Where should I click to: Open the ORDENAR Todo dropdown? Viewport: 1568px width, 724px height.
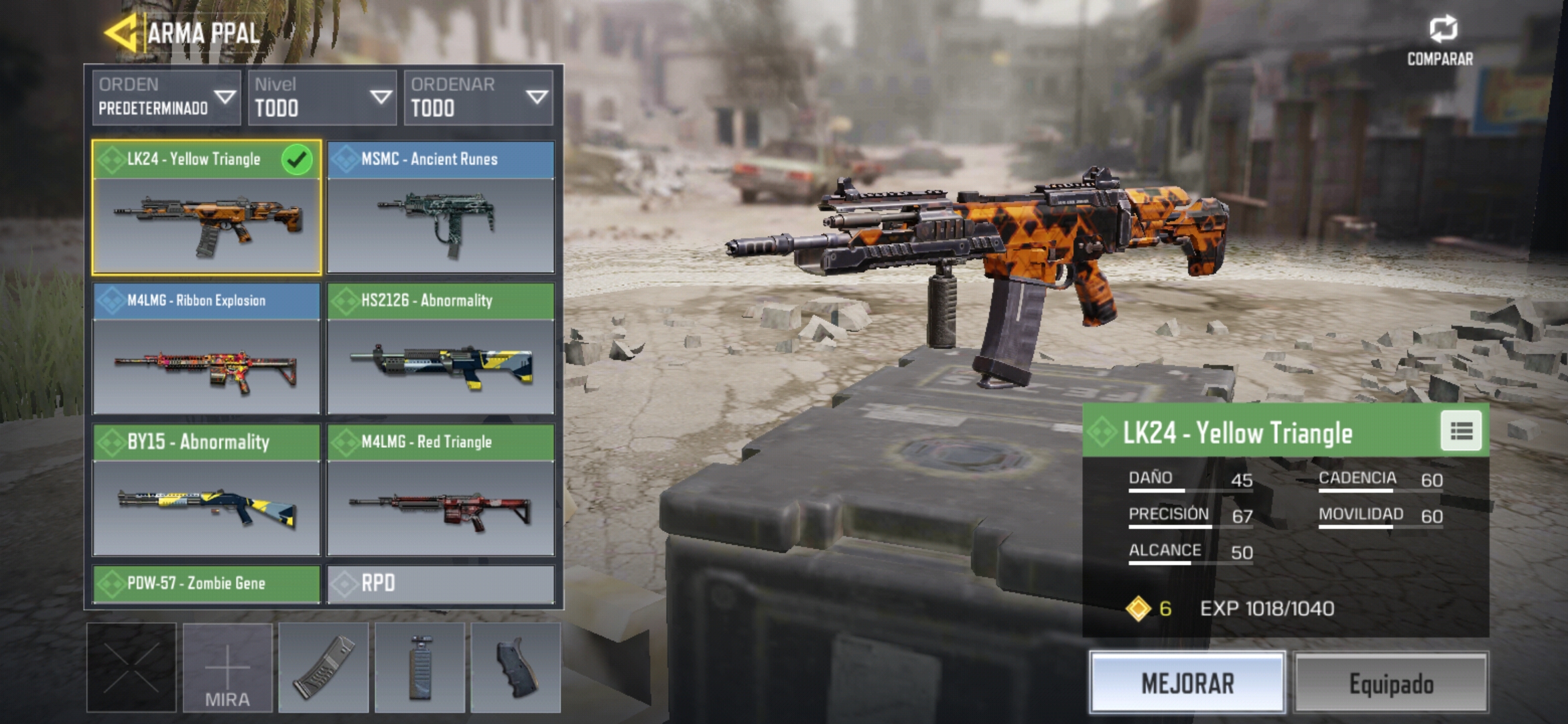(x=478, y=98)
